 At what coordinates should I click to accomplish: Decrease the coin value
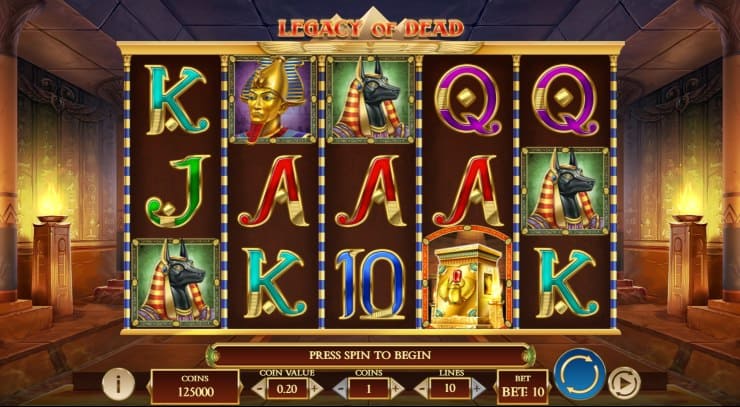(x=257, y=388)
